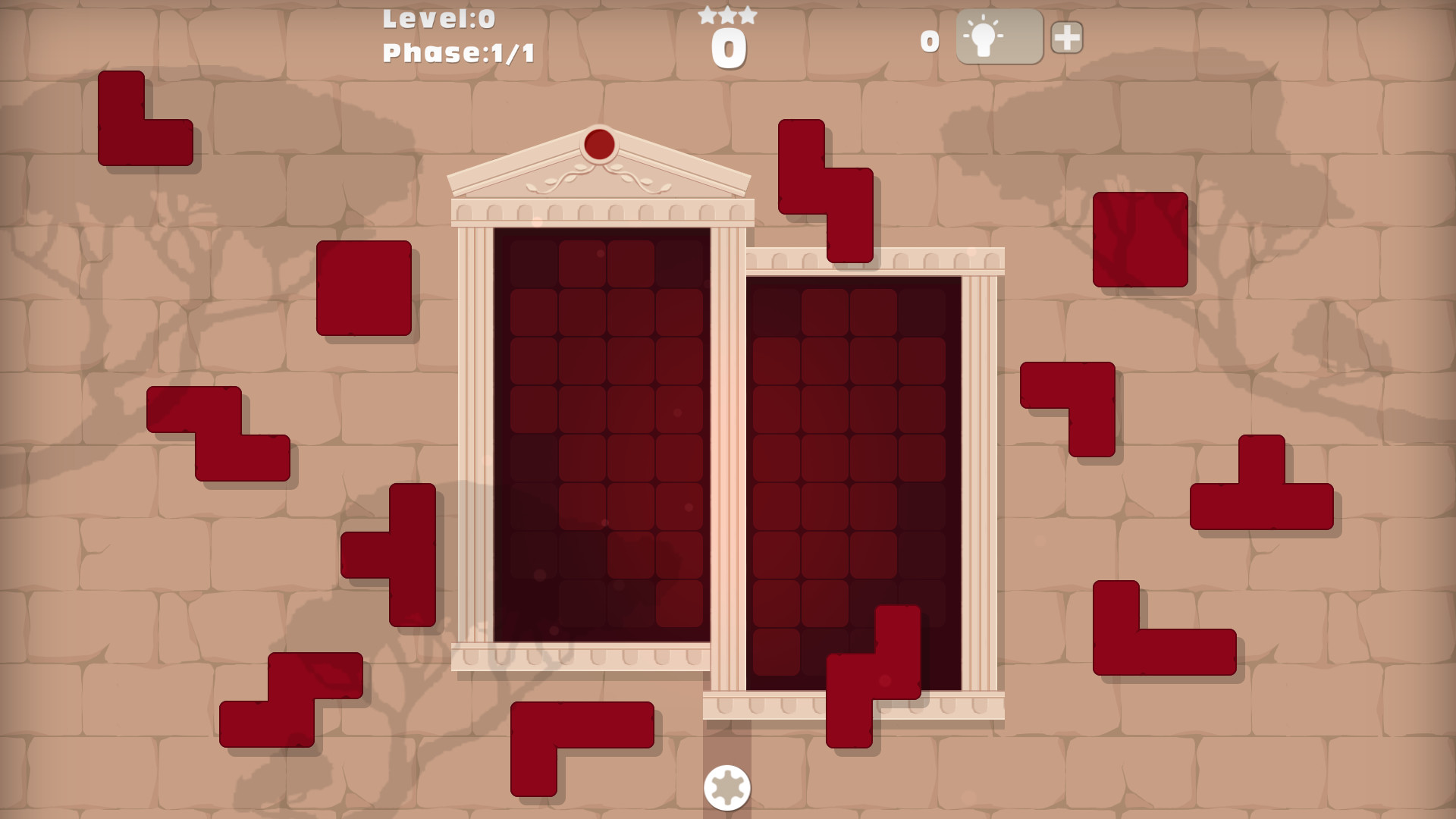
Task: Click the Level:0 text label
Action: [x=438, y=19]
